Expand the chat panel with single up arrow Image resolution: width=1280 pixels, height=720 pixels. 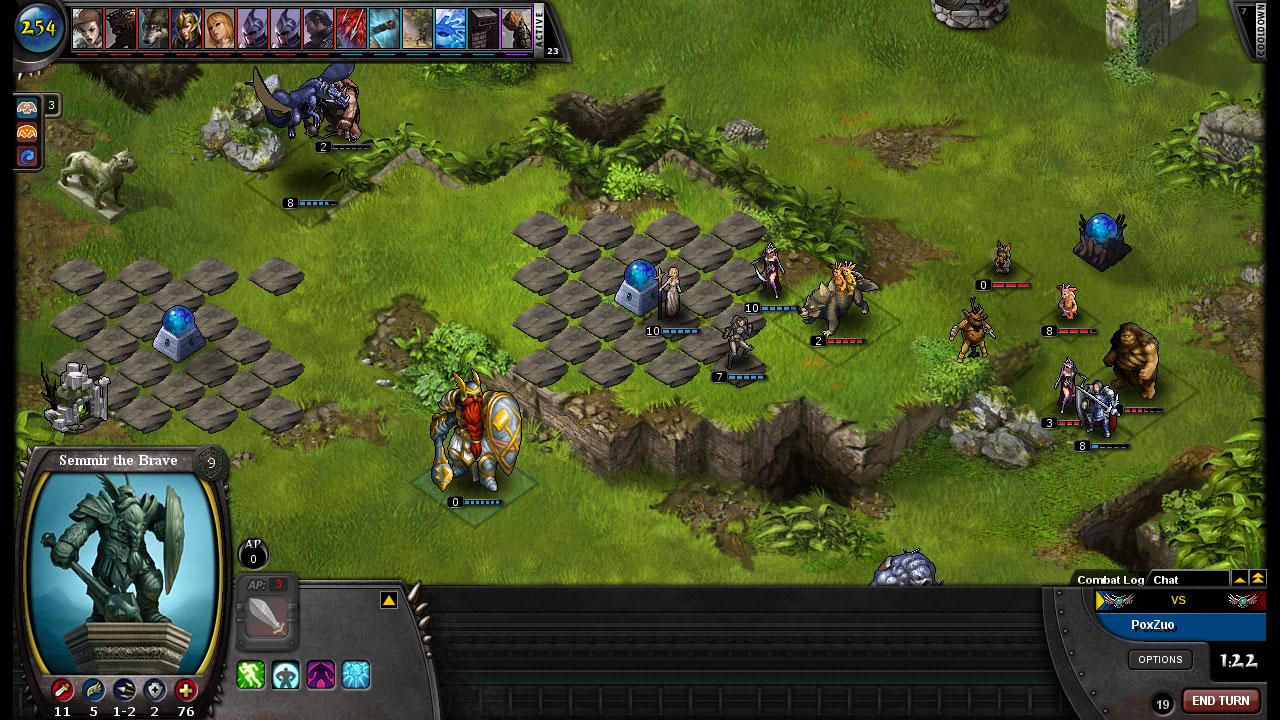click(1240, 578)
